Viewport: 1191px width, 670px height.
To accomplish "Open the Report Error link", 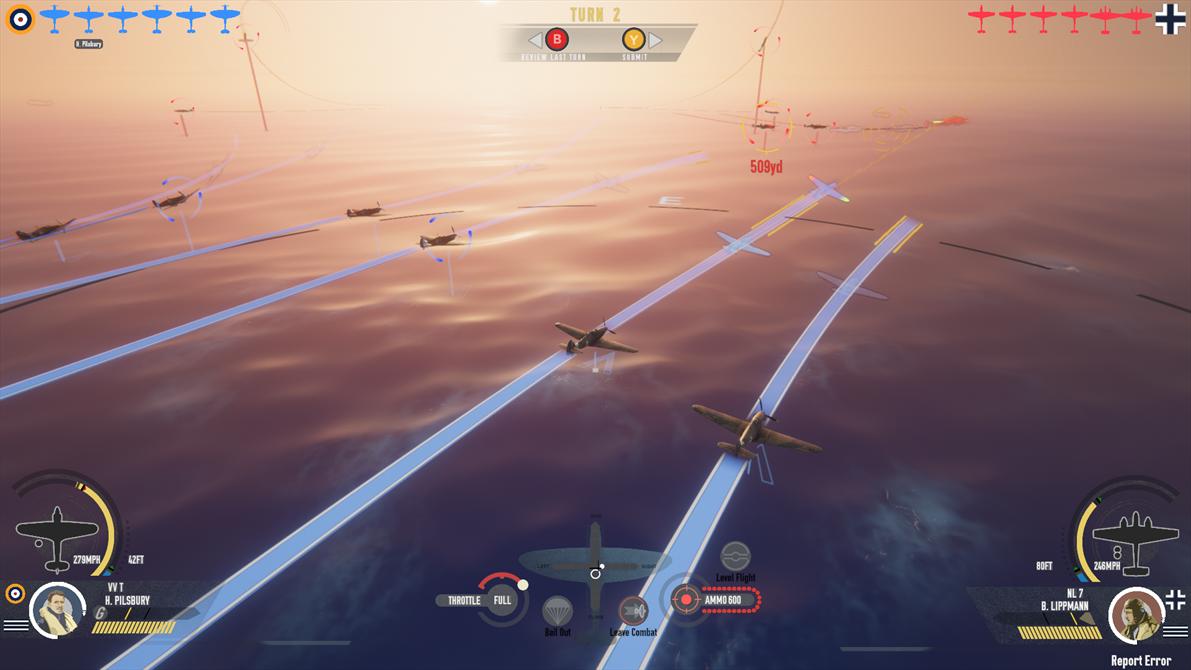I will coord(1140,661).
